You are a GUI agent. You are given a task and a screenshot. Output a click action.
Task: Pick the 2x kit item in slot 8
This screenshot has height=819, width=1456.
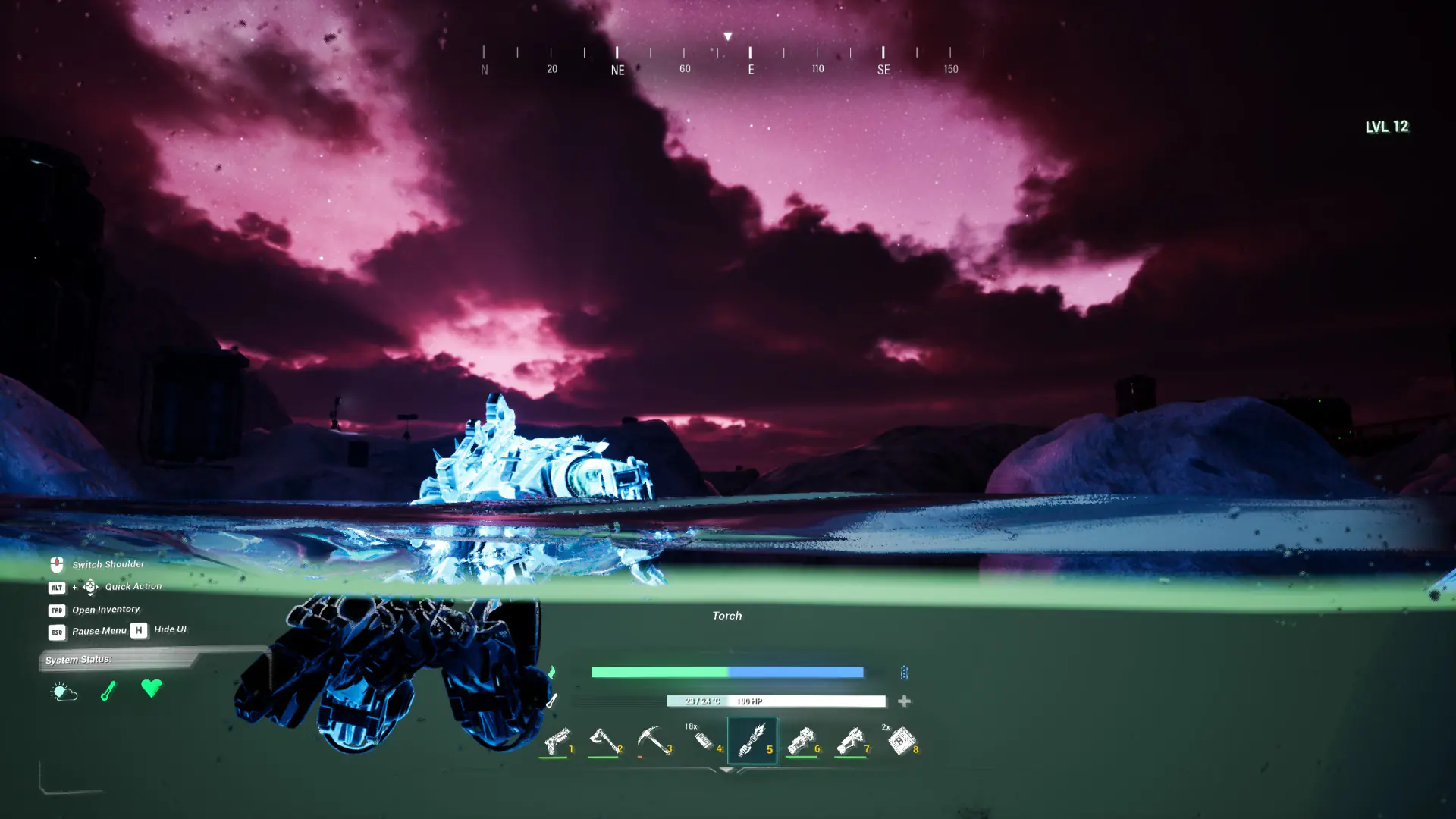point(901,740)
